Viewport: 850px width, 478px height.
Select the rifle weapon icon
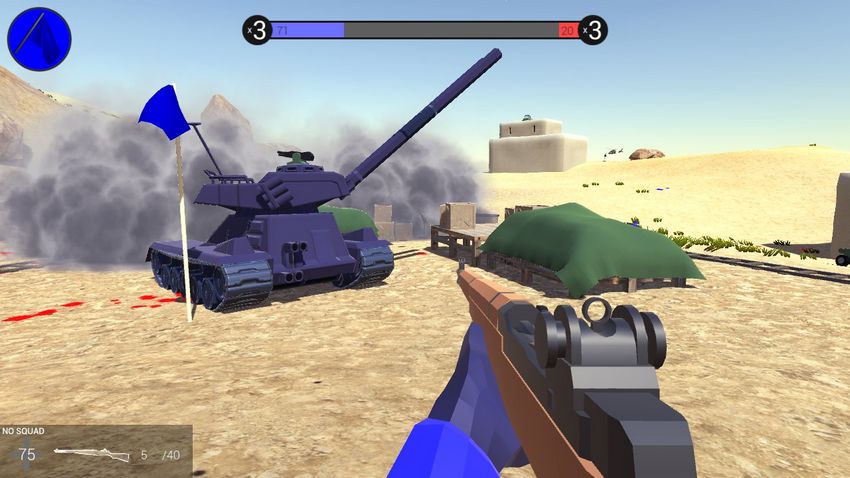click(x=92, y=455)
